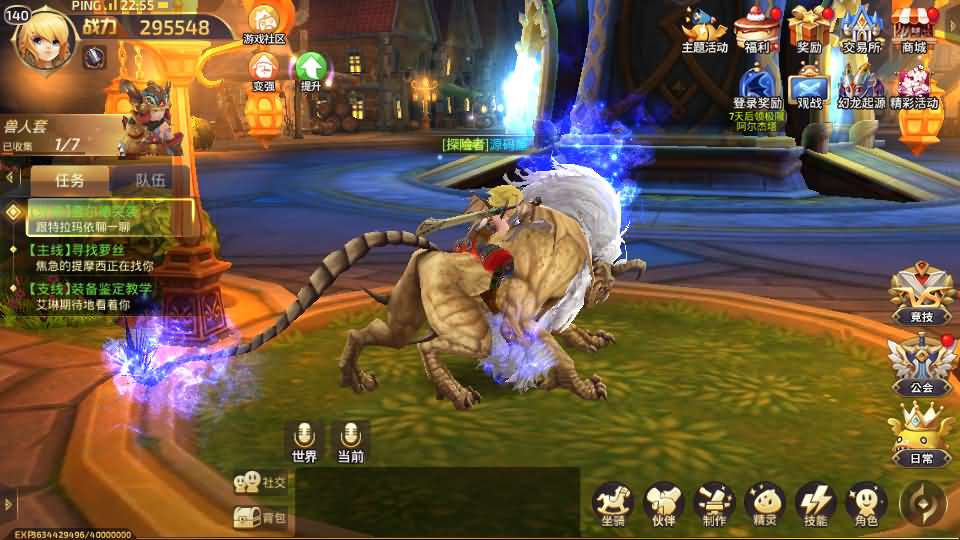960x540 pixels.
Task: Open the 精彩活动 events icon
Action: 913,86
